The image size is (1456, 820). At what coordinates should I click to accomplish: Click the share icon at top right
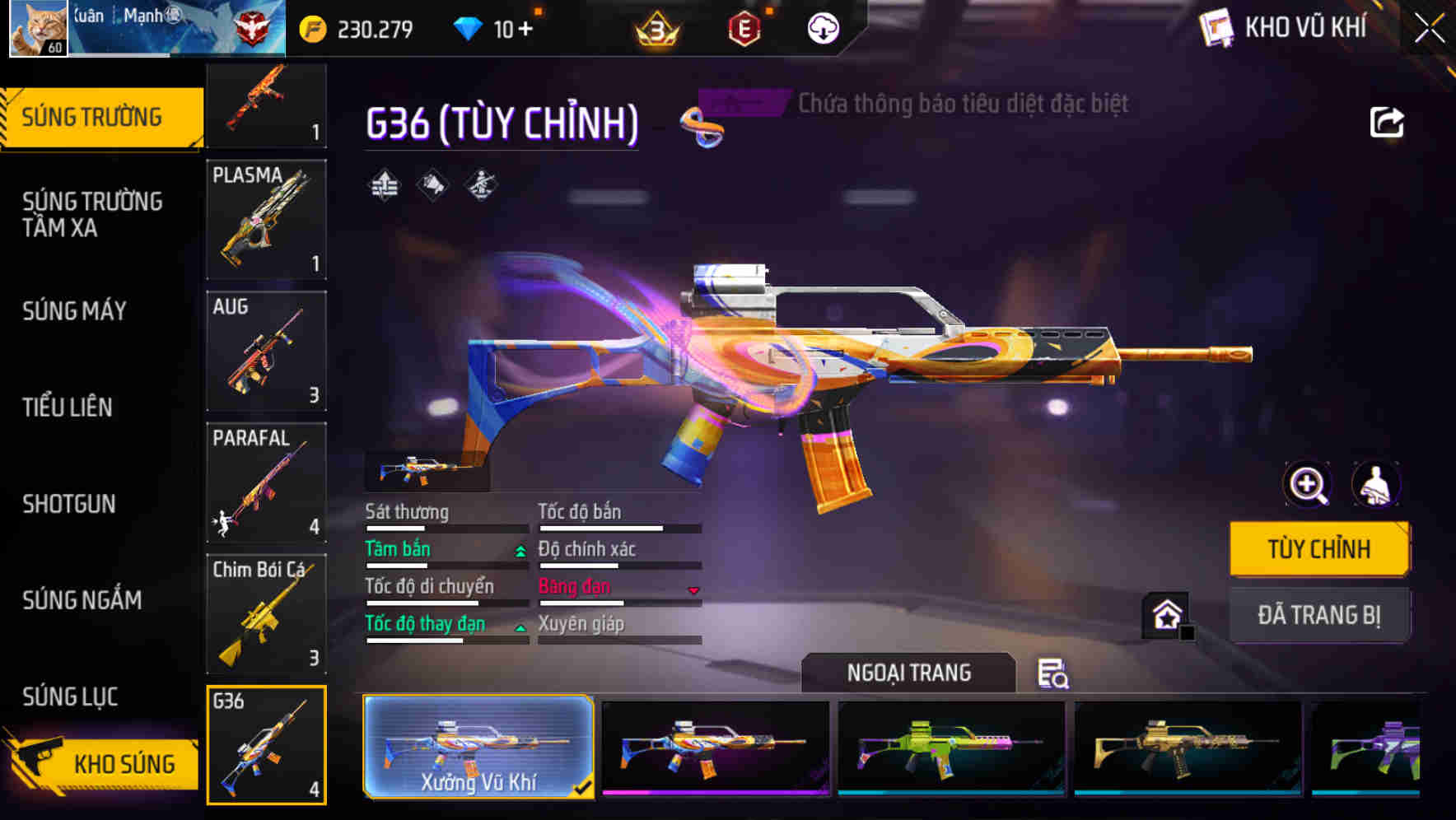point(1388,122)
